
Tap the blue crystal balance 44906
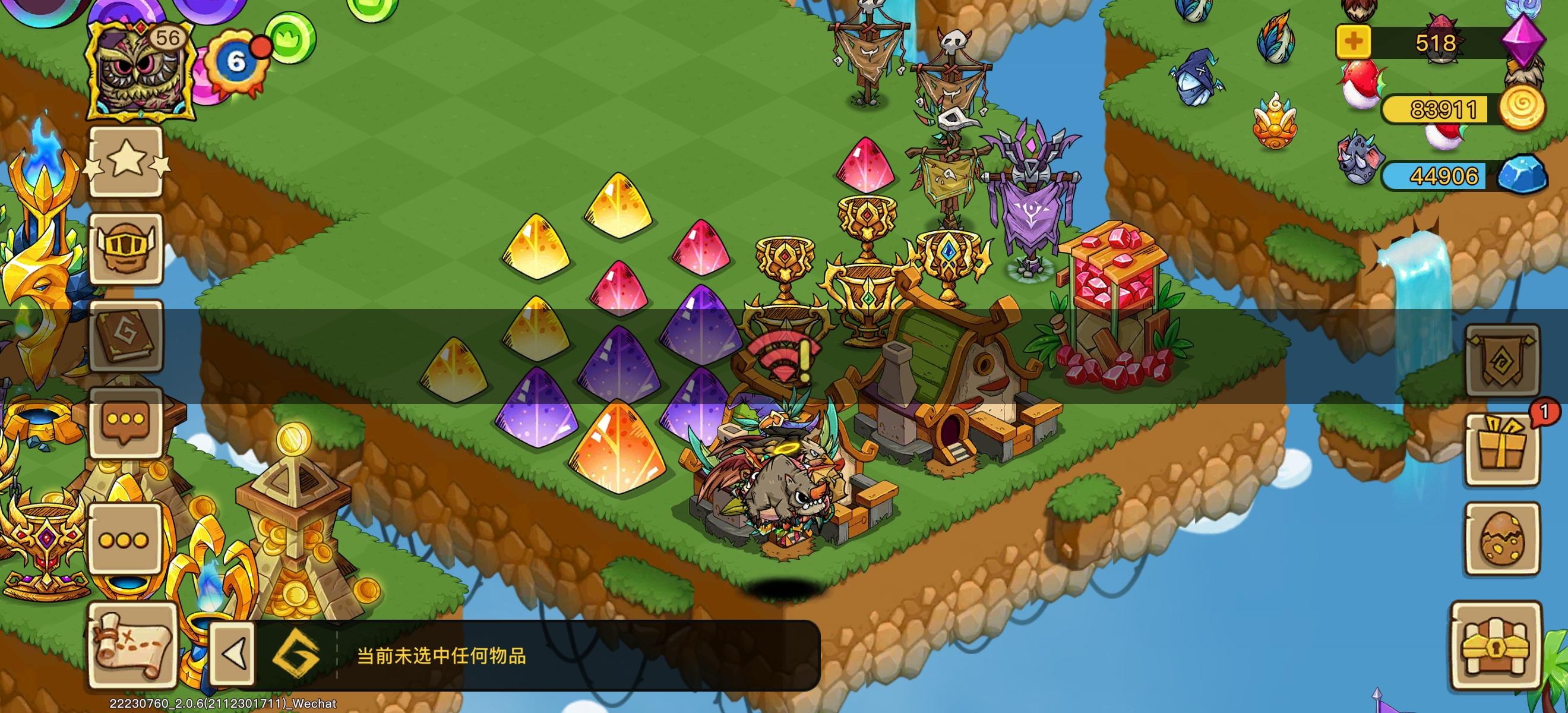pyautogui.click(x=1446, y=176)
